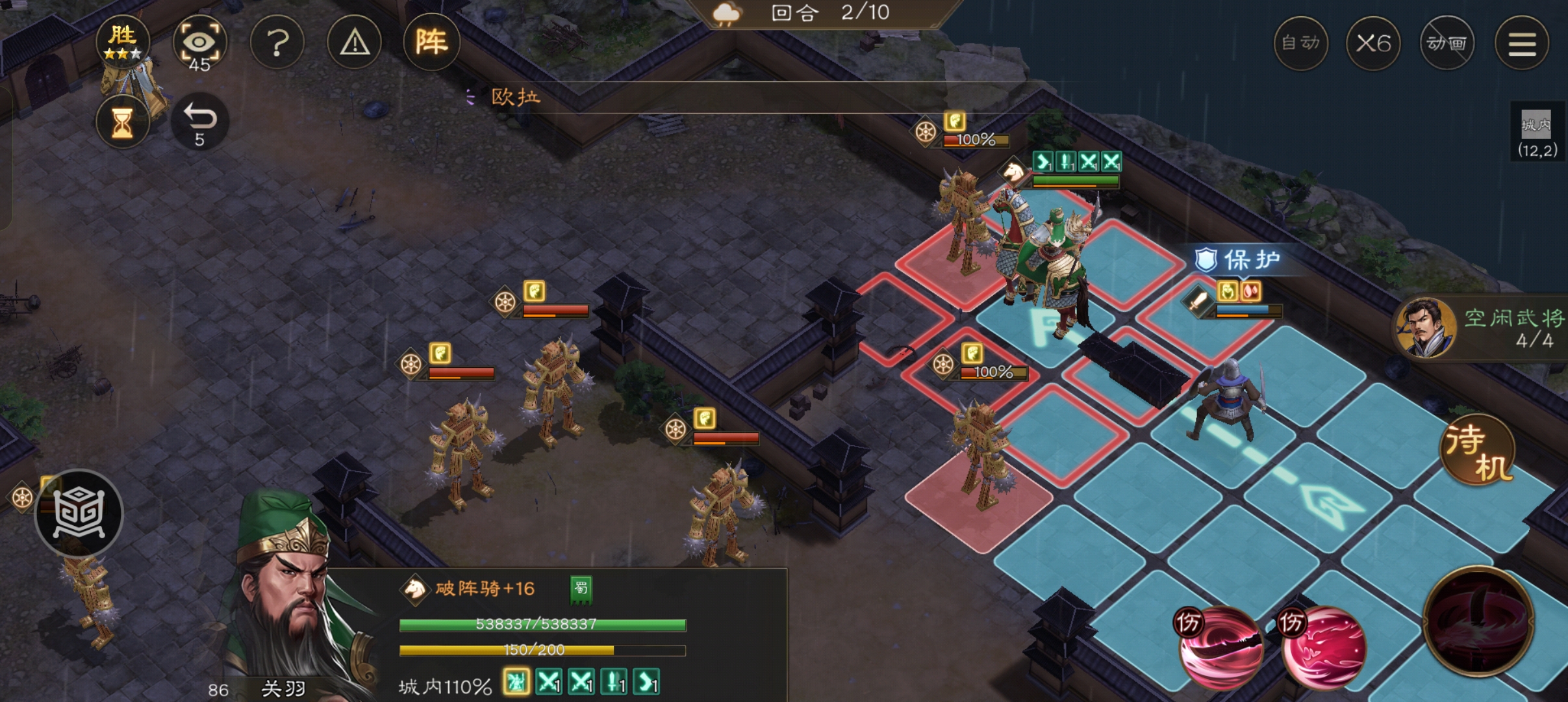Inspect the gold buff icon beside 城内110%
Screen dimensions: 1568x702
tap(516, 682)
